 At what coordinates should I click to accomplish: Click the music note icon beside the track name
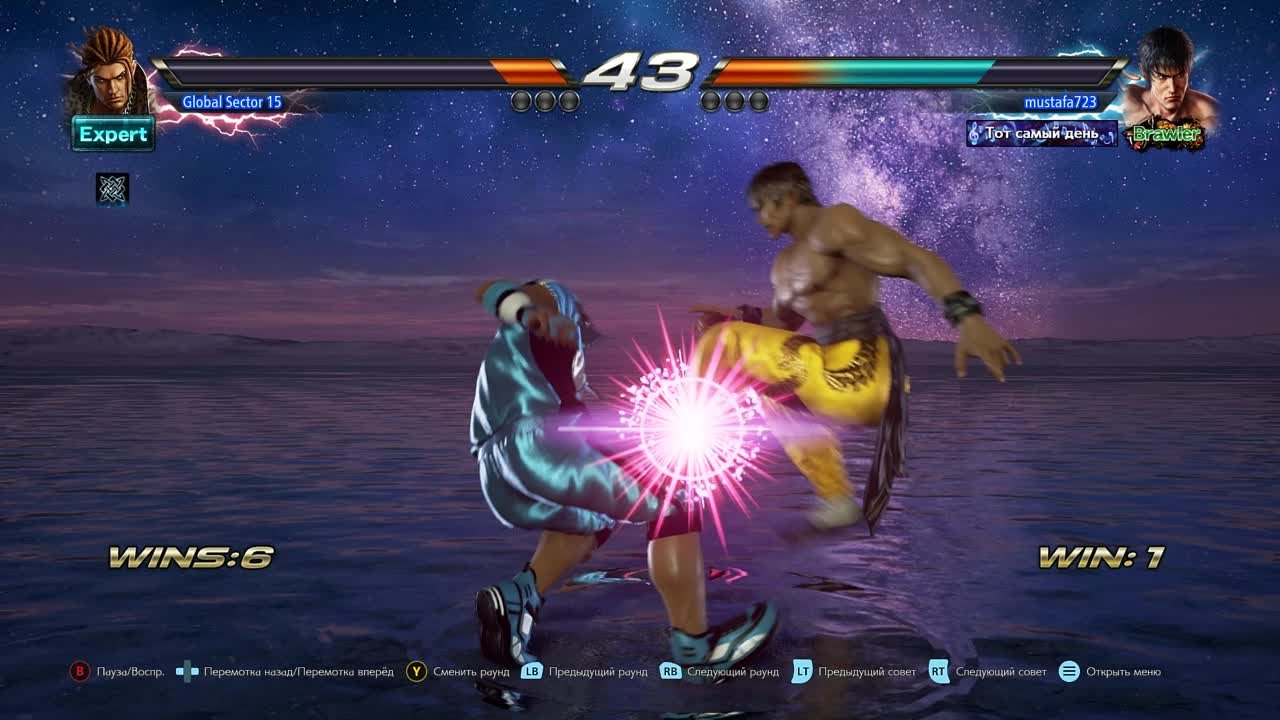click(972, 131)
